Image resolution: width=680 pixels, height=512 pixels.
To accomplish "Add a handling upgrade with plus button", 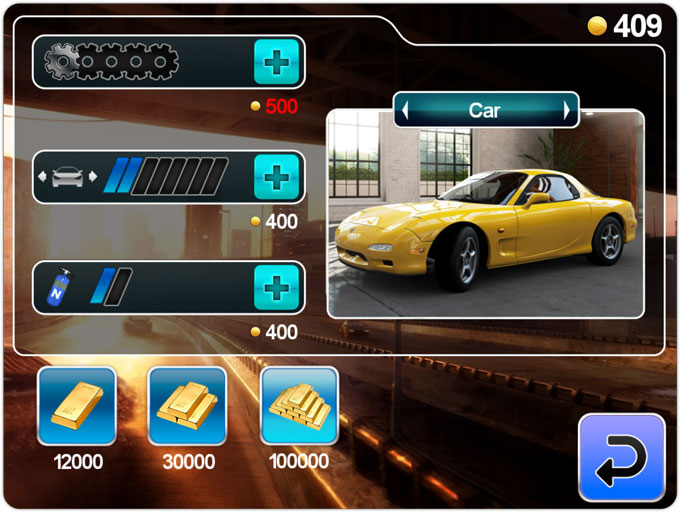I will (x=277, y=178).
